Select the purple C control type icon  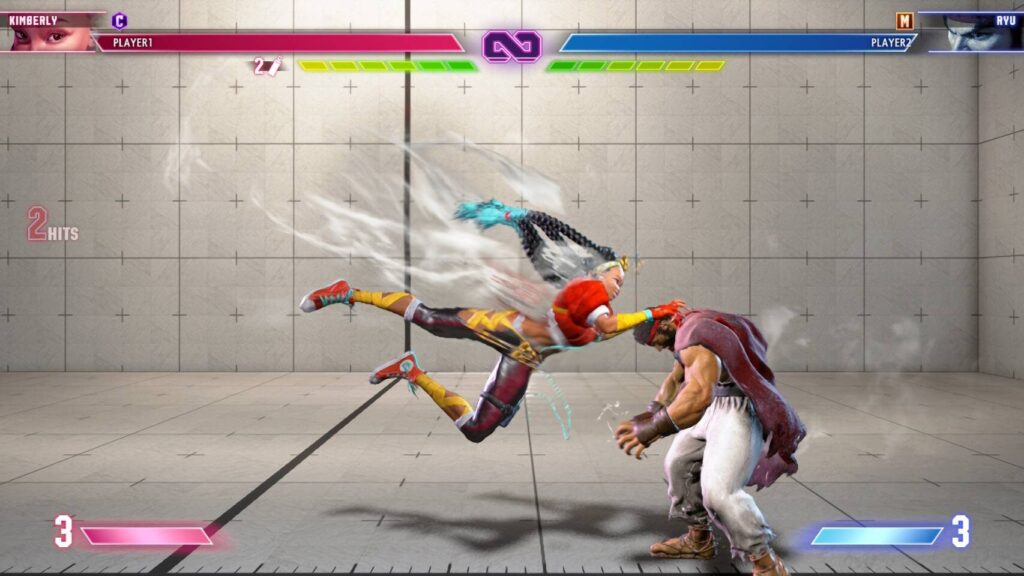point(120,20)
